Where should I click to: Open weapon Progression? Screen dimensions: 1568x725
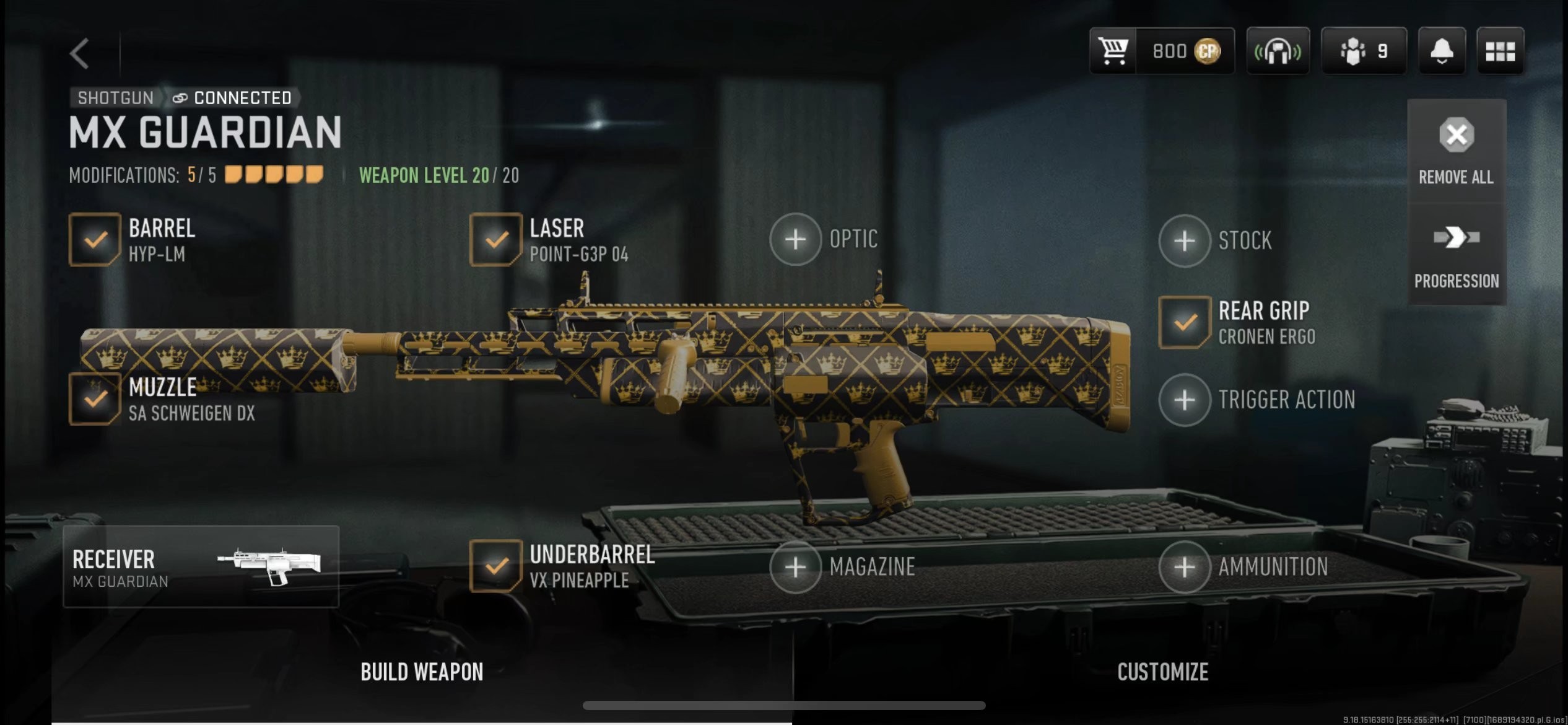click(x=1456, y=255)
